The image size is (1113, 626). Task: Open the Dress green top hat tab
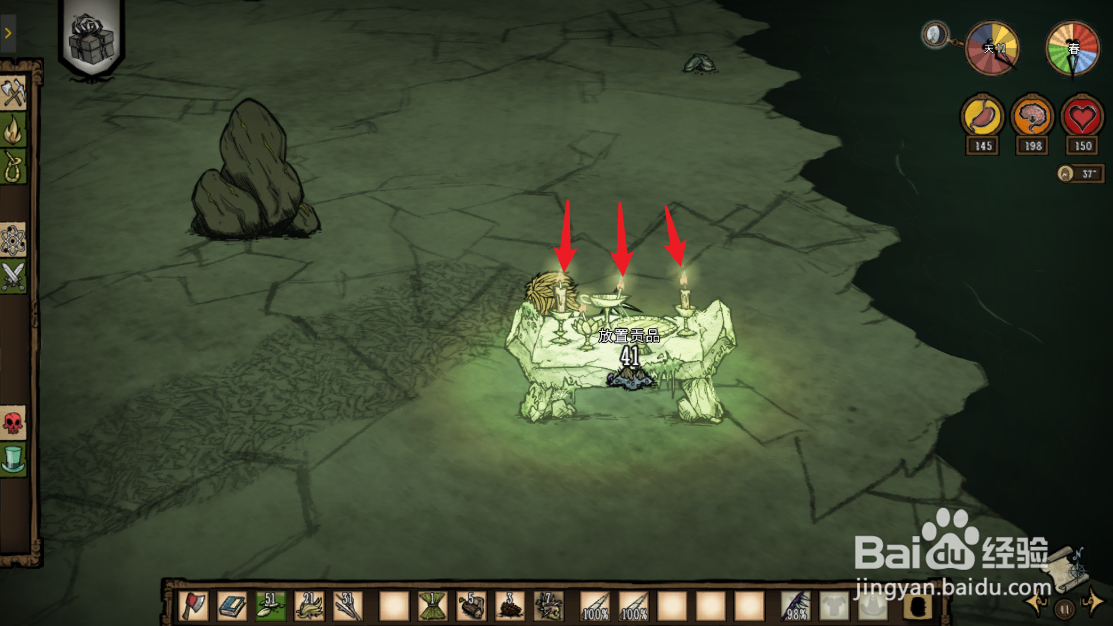click(x=14, y=459)
